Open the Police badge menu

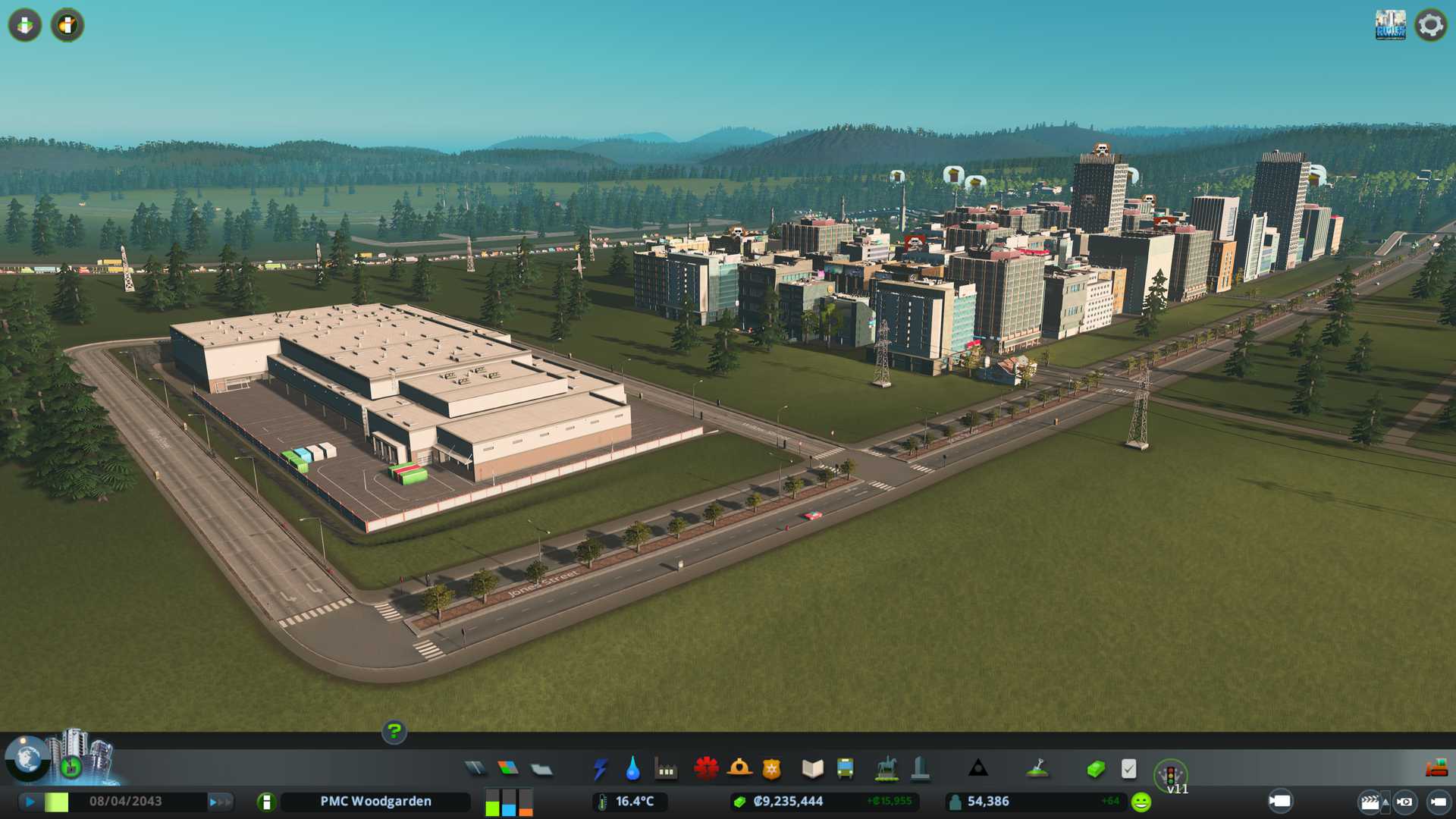pos(772,769)
